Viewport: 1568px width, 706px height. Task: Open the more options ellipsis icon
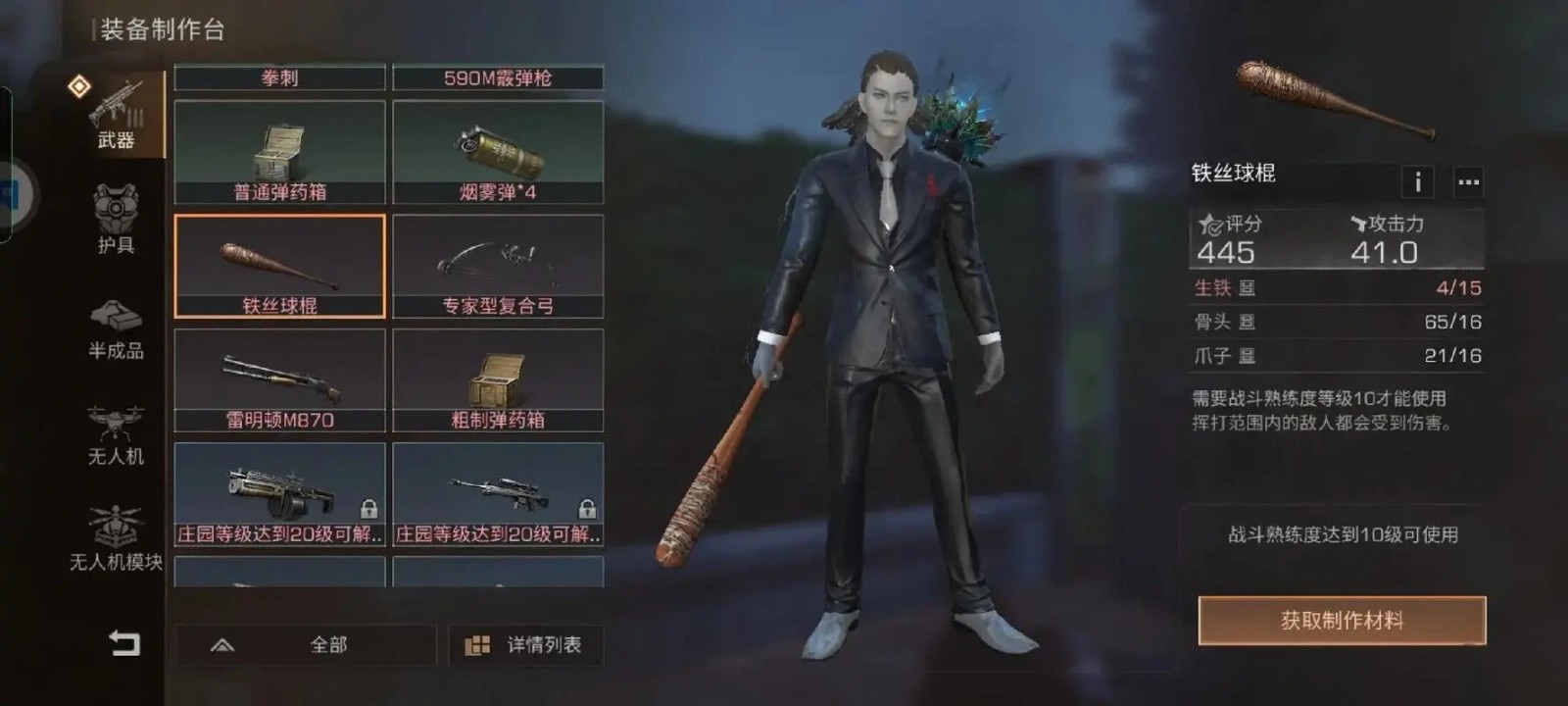pyautogui.click(x=1469, y=181)
